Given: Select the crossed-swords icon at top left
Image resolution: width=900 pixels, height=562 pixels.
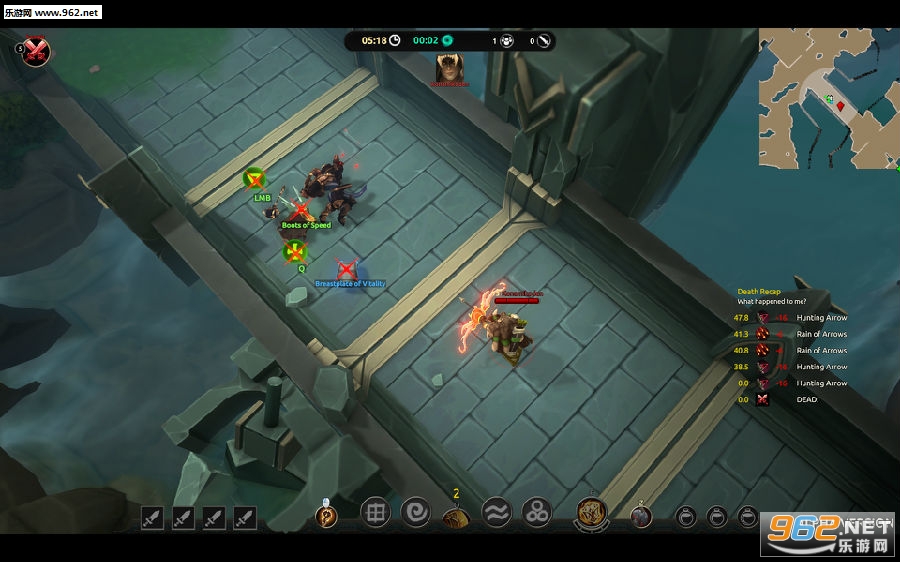Looking at the screenshot, I should pos(37,50).
